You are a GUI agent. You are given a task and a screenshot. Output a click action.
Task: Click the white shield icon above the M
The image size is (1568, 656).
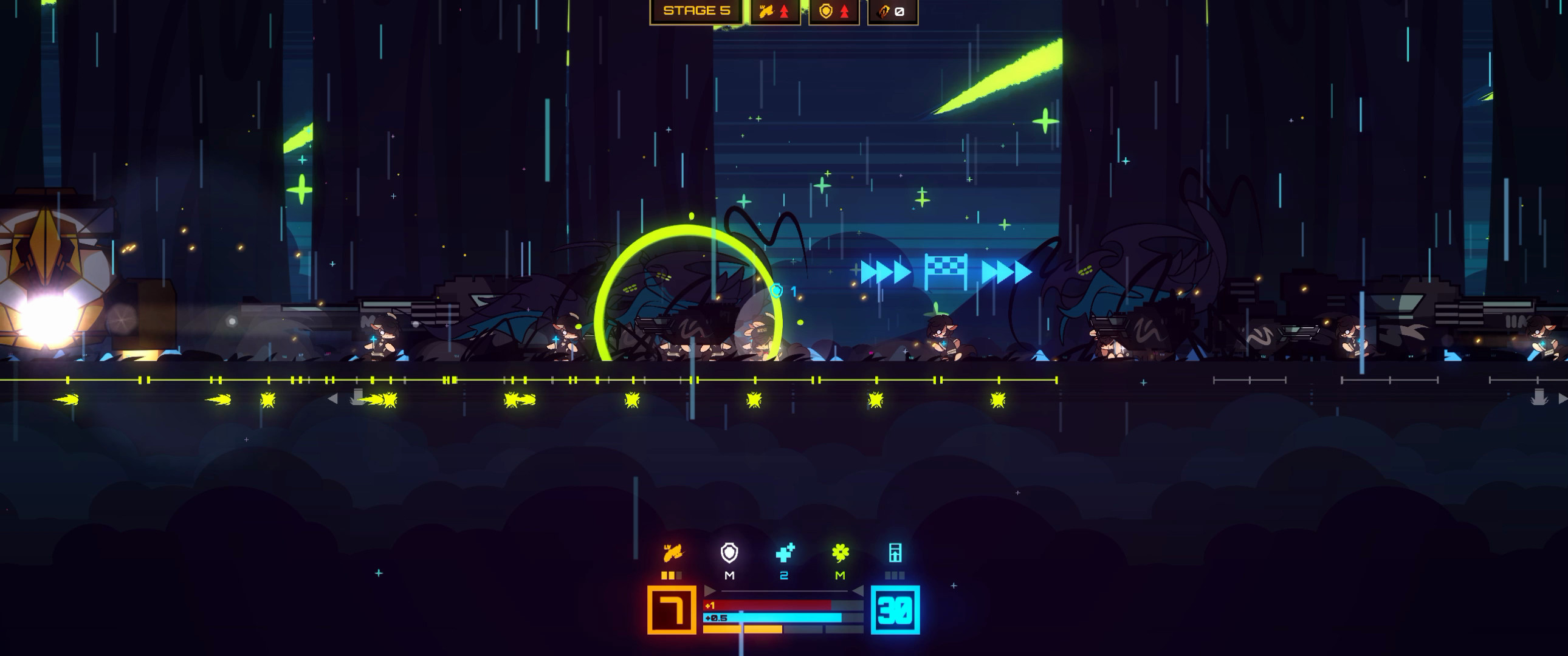[729, 553]
